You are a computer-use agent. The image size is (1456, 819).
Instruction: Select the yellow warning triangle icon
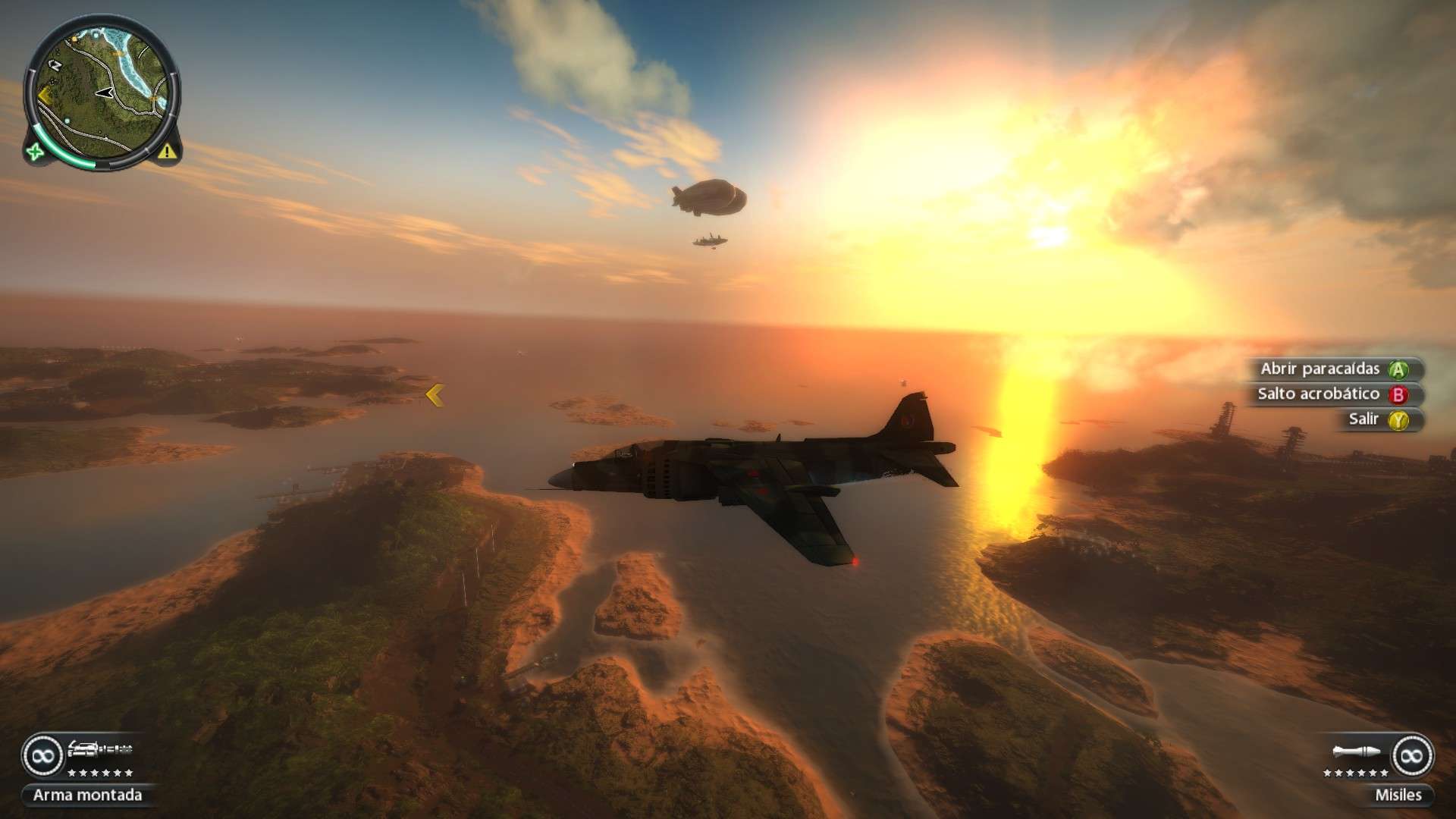pos(168,152)
